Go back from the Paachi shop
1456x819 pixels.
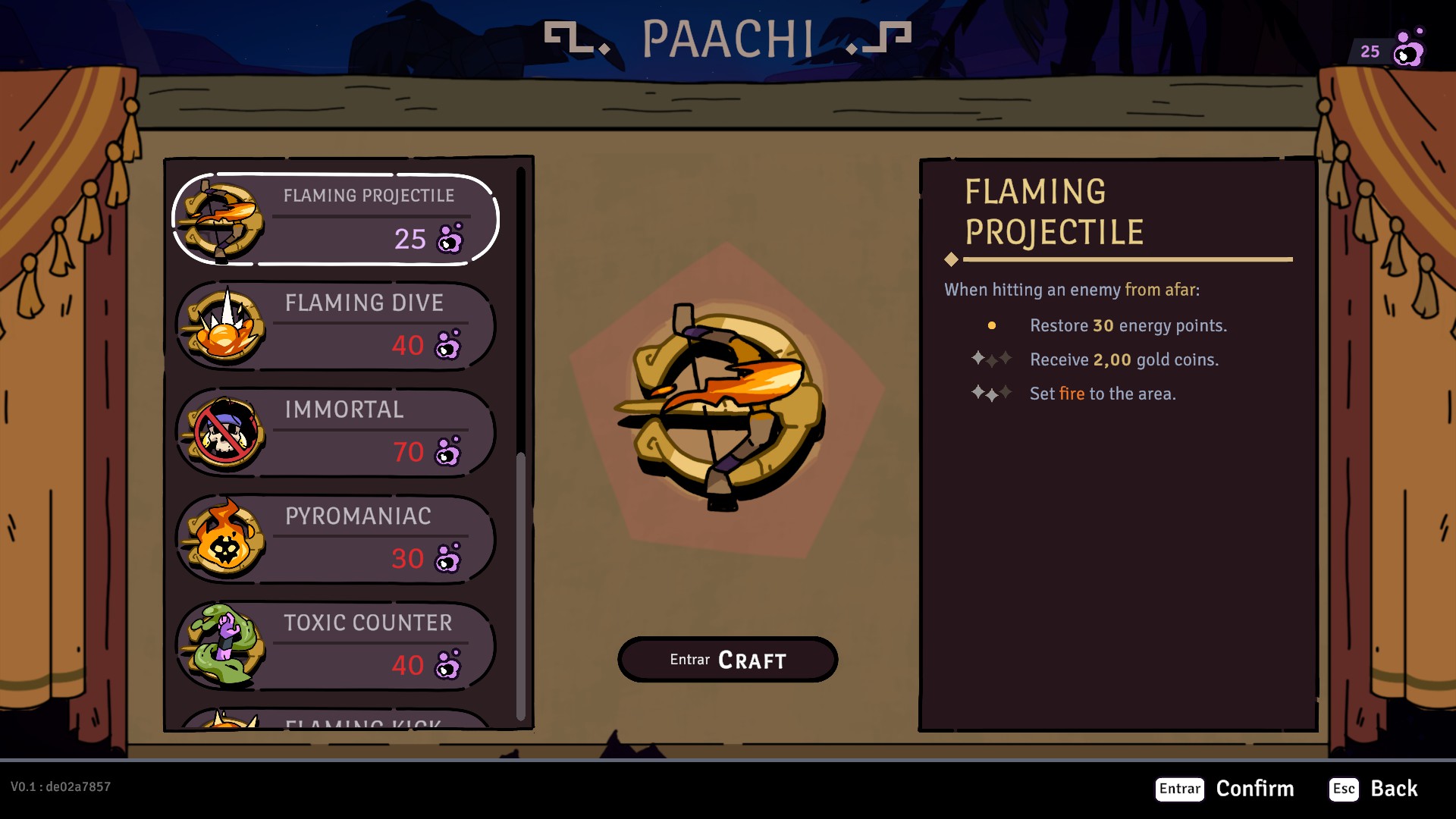[x=1373, y=789]
